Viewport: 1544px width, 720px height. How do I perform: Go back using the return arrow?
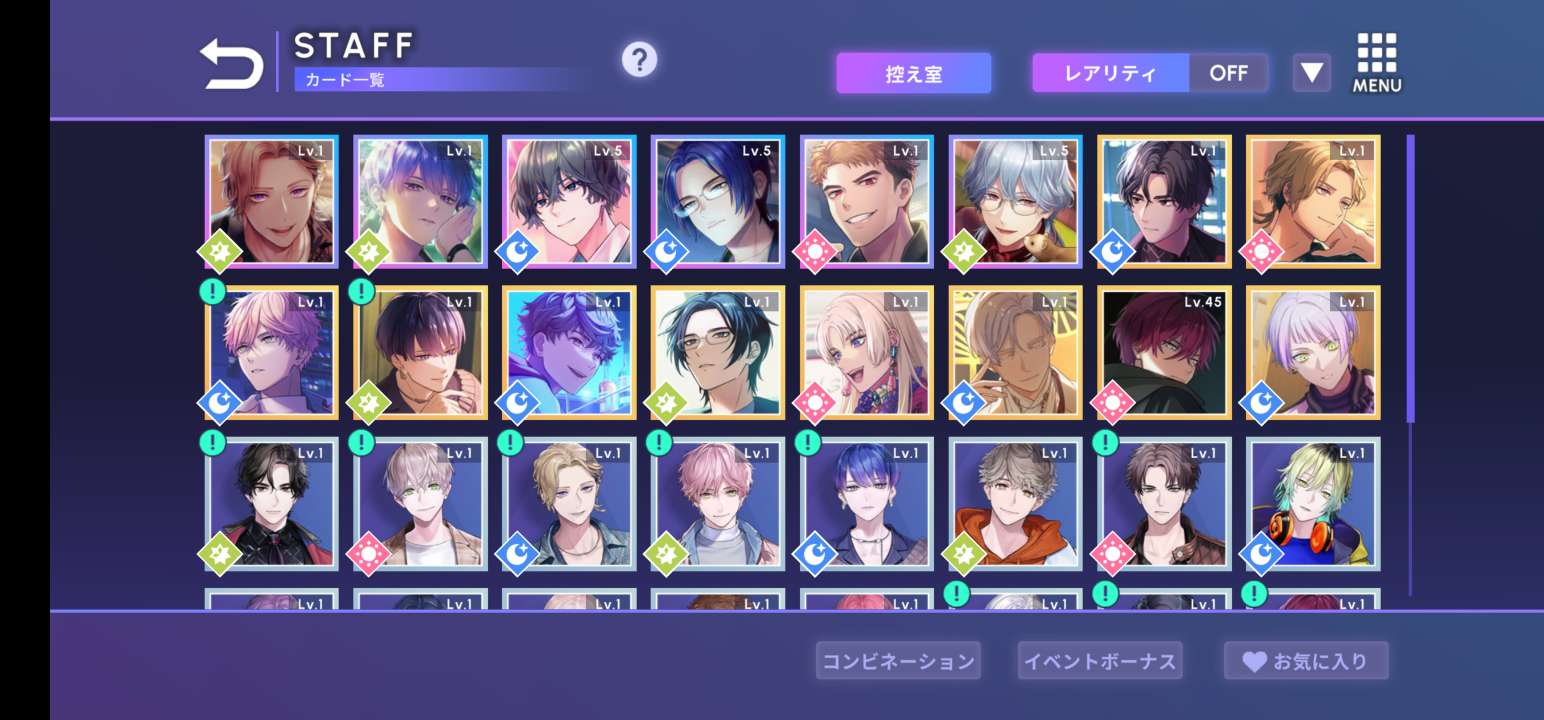(x=232, y=64)
